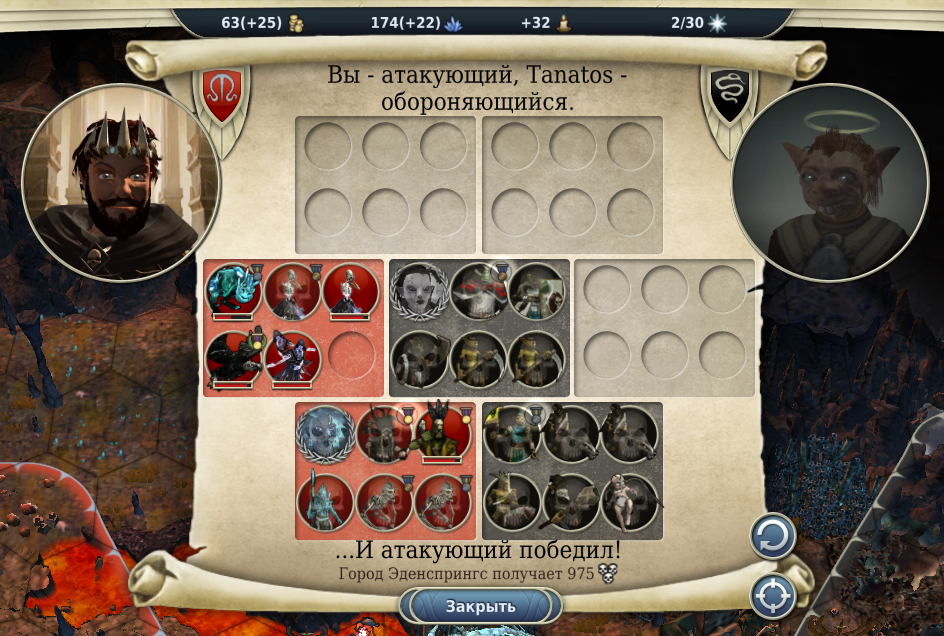This screenshot has height=636, width=944.
Task: Choose the spike-crowned orc leader unit
Action: click(441, 433)
